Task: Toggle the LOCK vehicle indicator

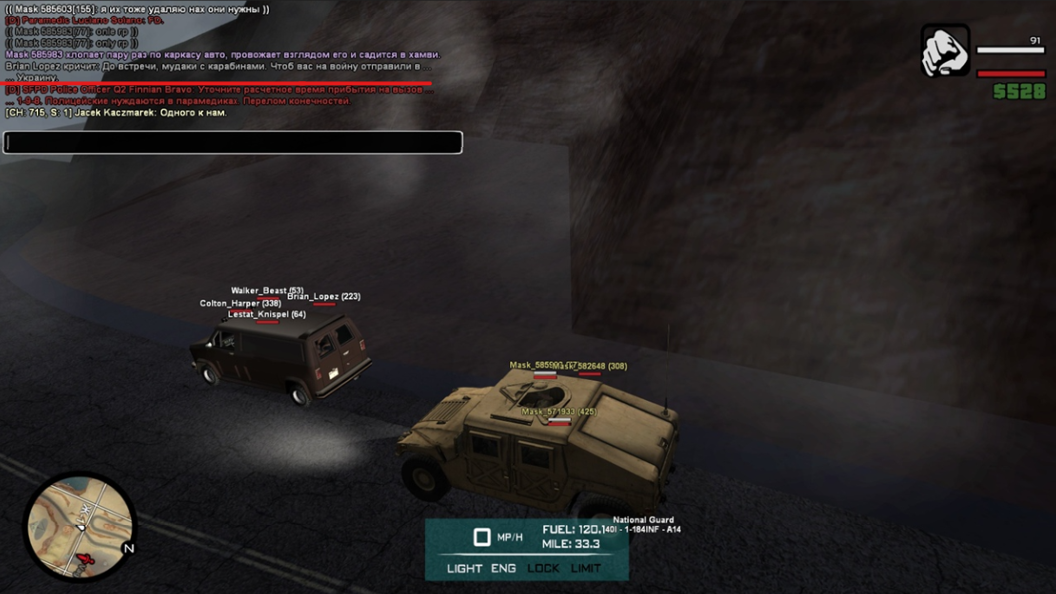Action: (544, 568)
